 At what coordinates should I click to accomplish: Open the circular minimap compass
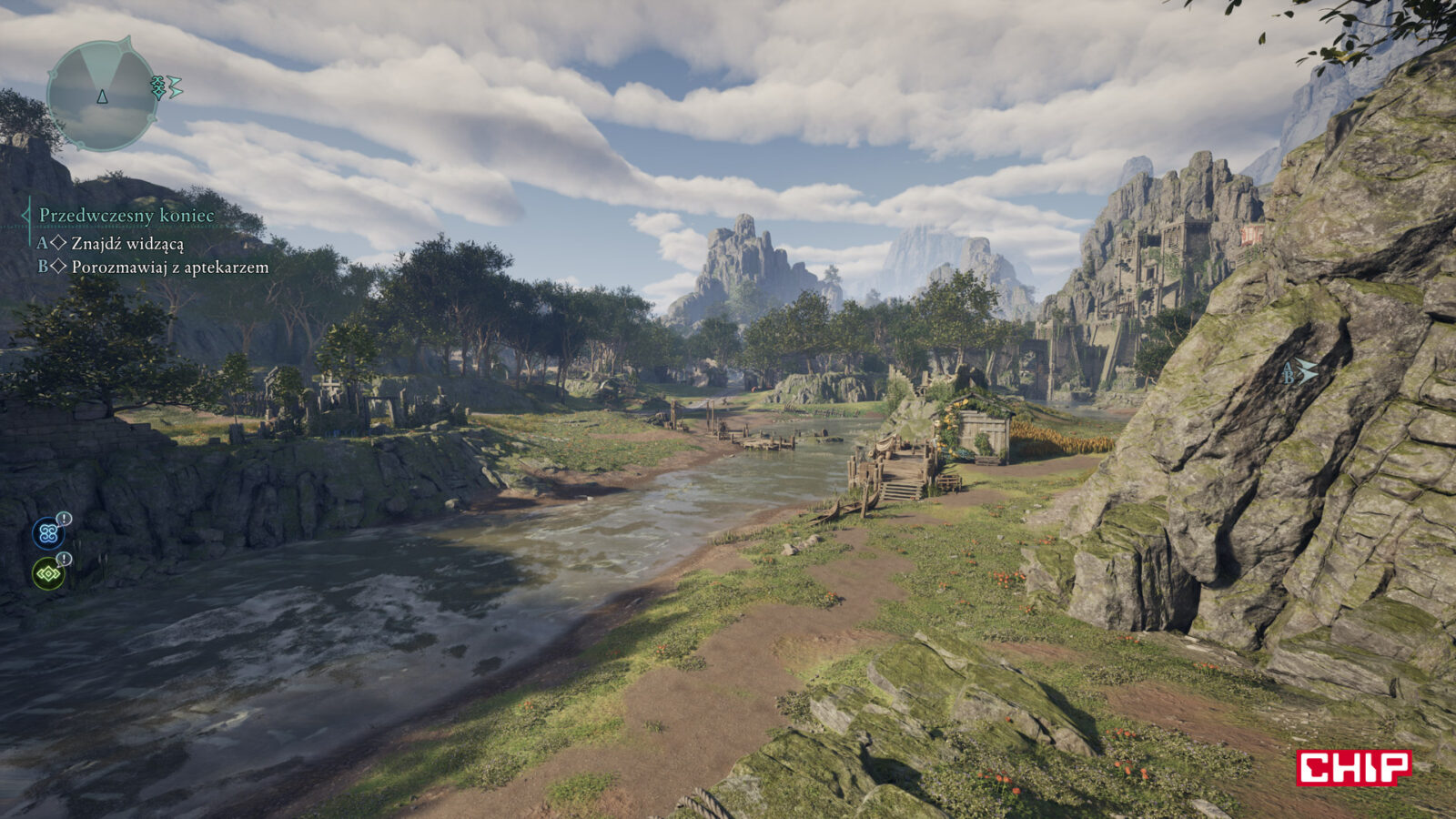pyautogui.click(x=102, y=95)
